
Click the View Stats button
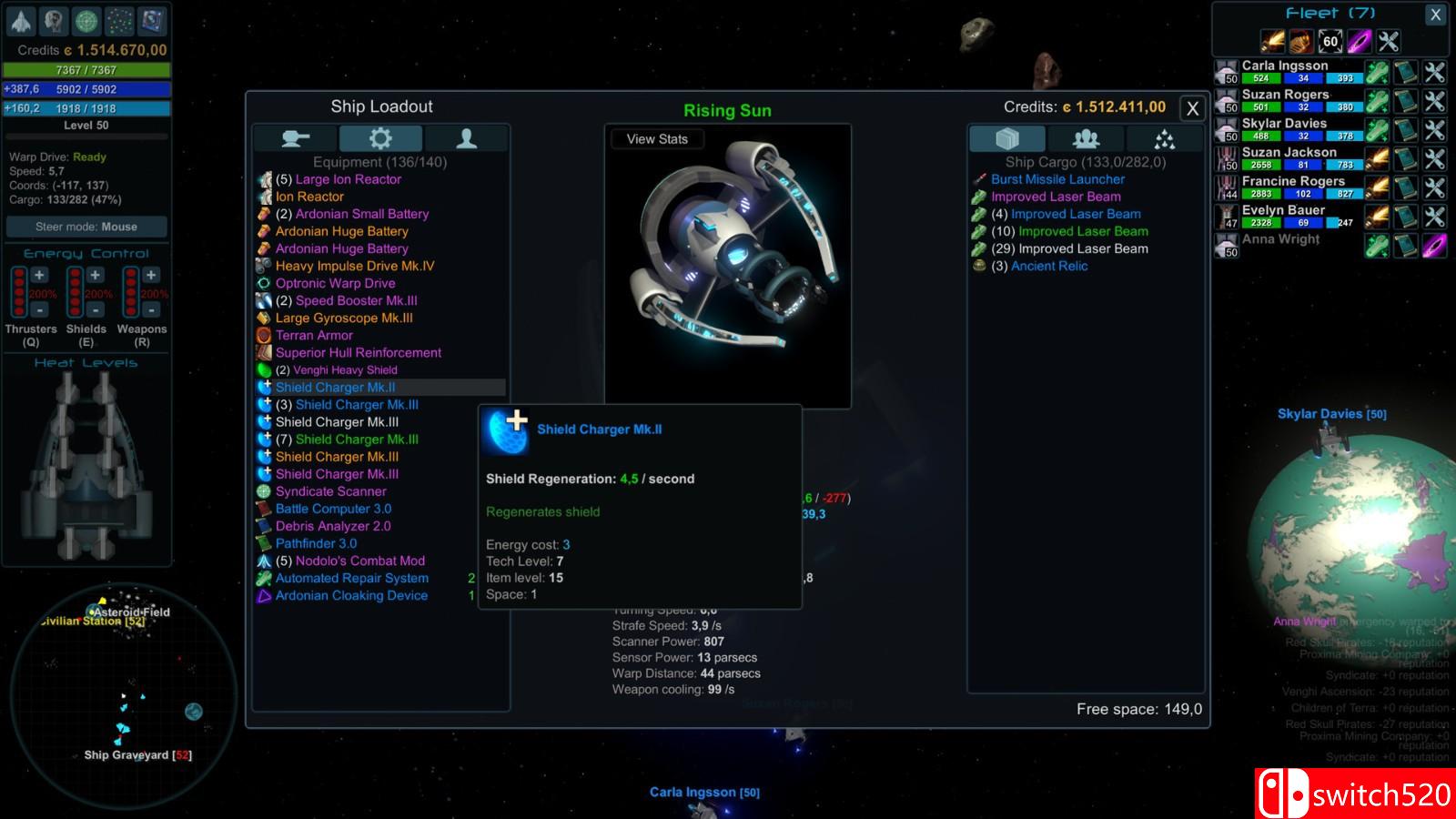point(657,139)
